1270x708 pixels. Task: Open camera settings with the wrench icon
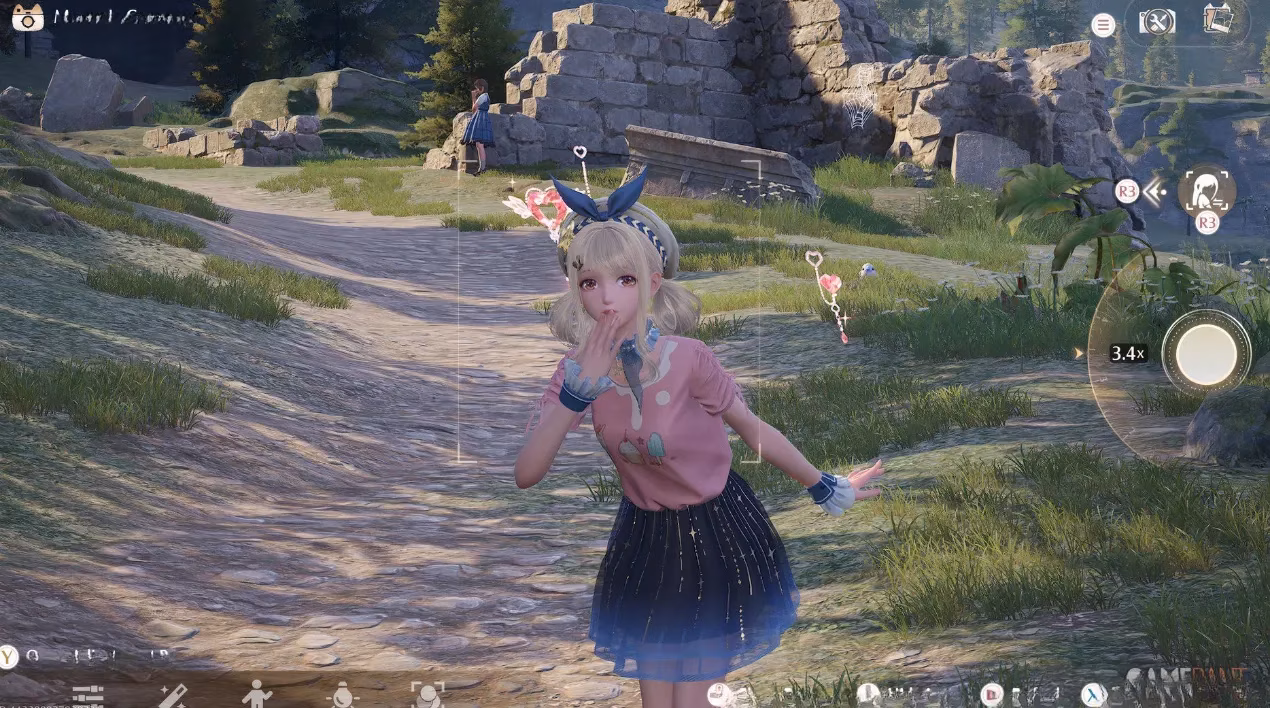(x=1156, y=22)
